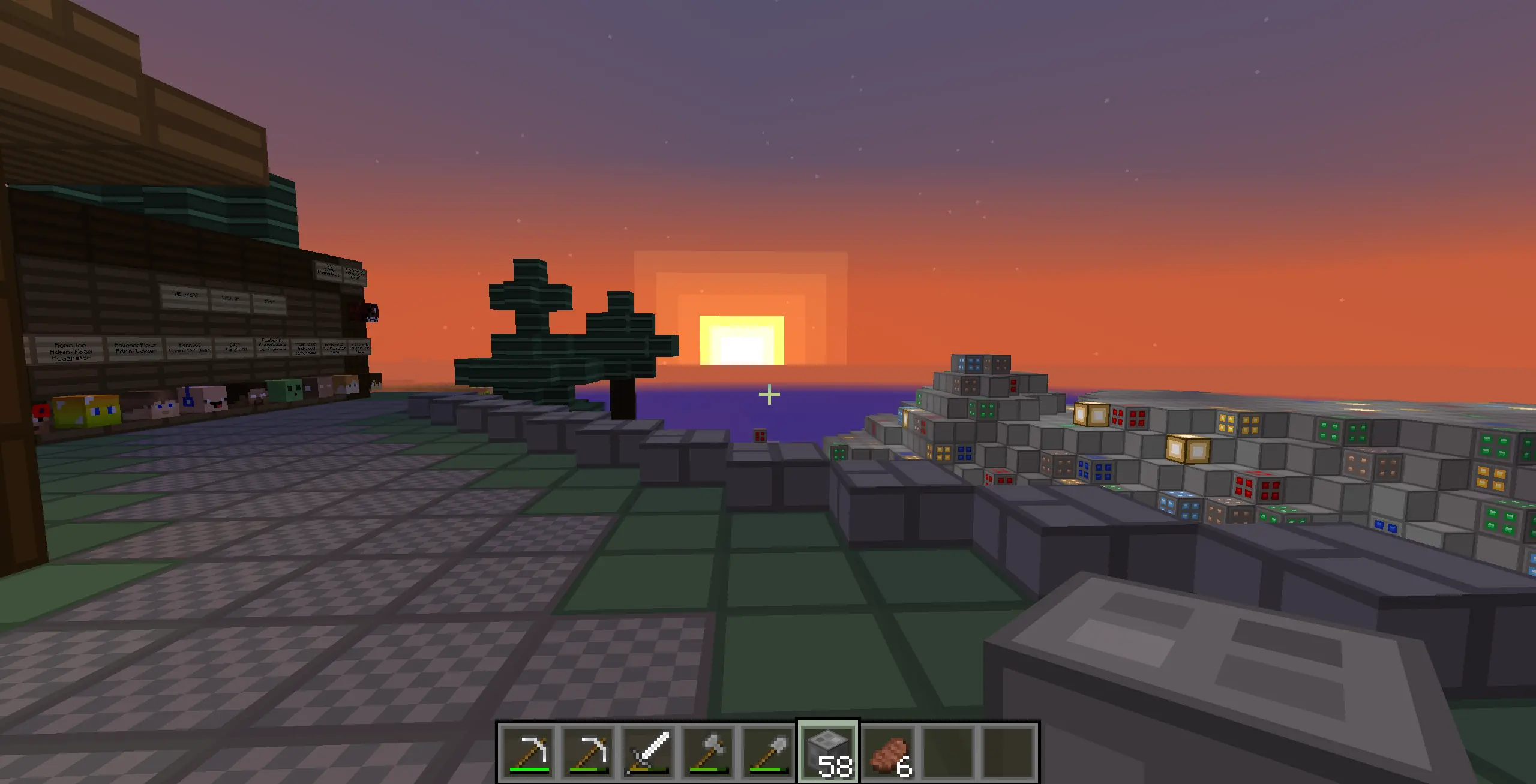Click the fiann360 Admin/YouTuber sign
Screen dimensions: 1536x784
point(191,348)
